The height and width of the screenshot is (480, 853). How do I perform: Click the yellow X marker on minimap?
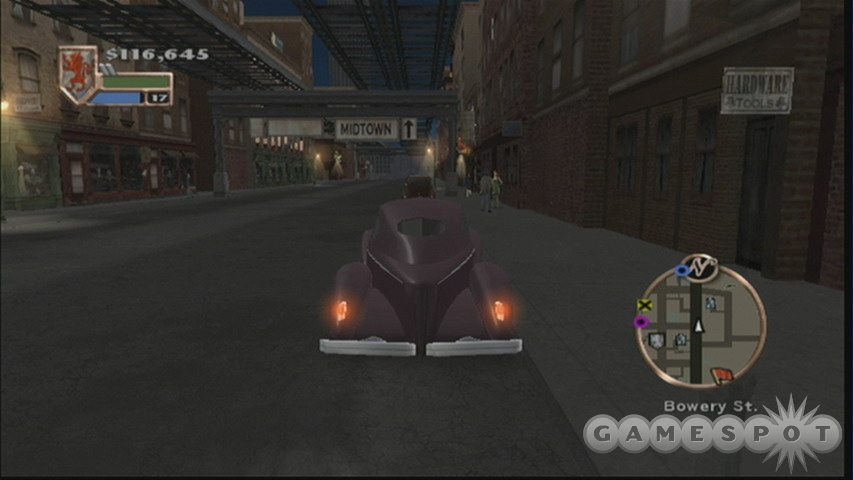[645, 305]
